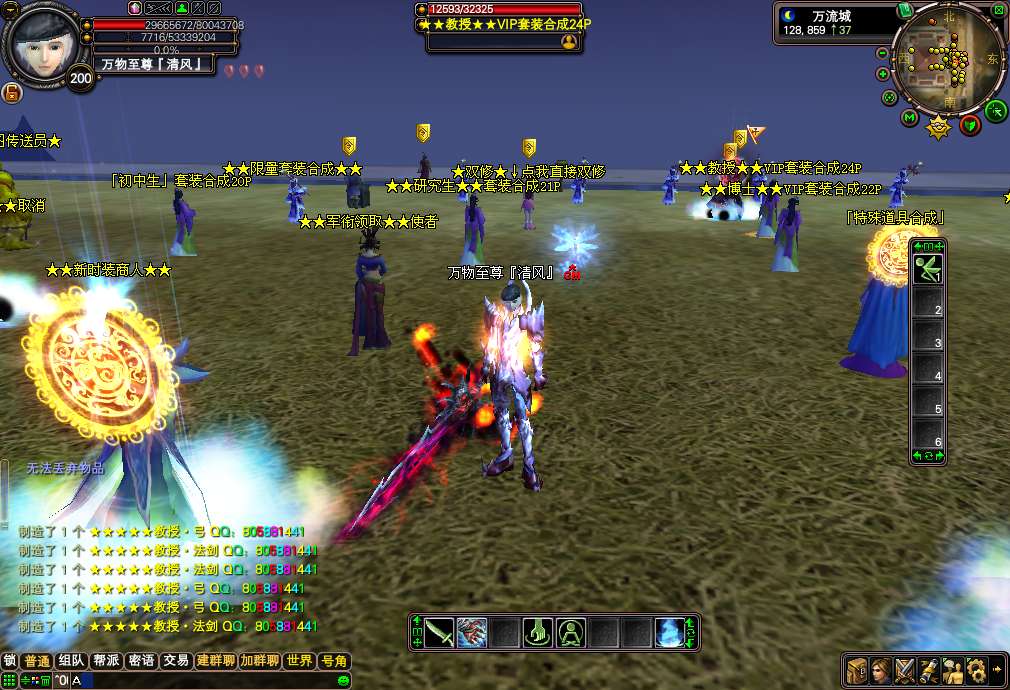Switch to the 交易 trade chat tab

[176, 661]
